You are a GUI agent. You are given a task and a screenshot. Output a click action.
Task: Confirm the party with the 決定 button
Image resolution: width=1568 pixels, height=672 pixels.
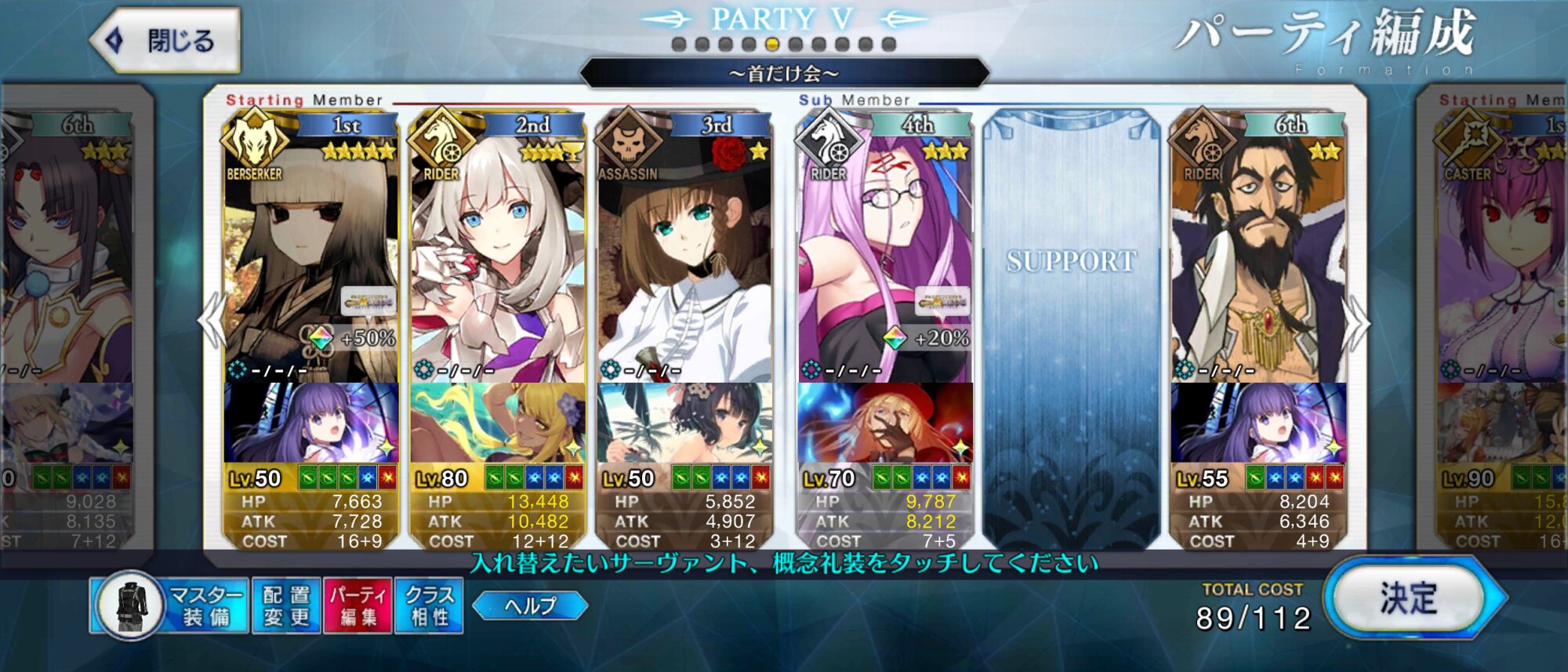point(1409,599)
